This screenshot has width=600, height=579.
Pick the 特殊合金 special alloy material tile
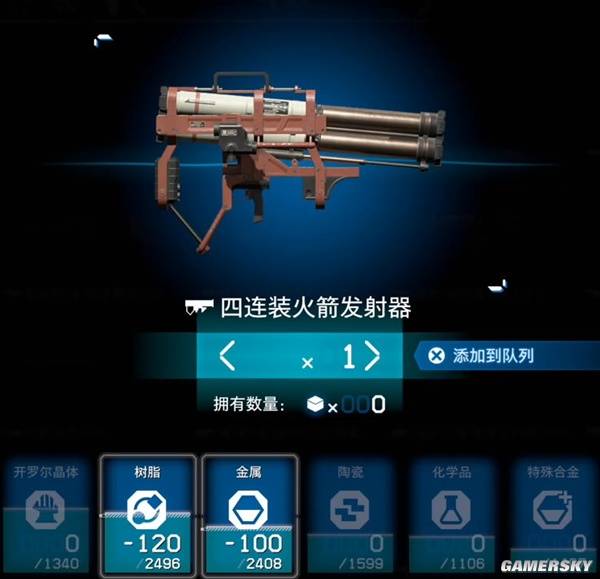[x=550, y=512]
